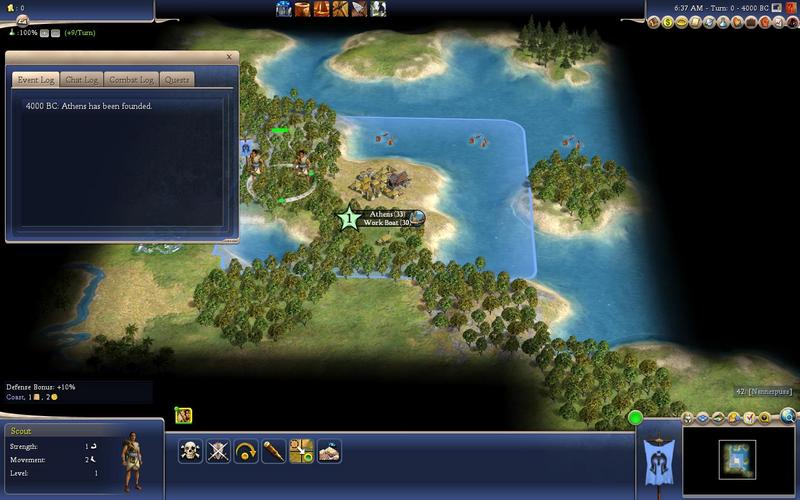Viewport: 800px width, 500px height.
Task: Activate the spyglass Sentry command
Action: click(273, 451)
